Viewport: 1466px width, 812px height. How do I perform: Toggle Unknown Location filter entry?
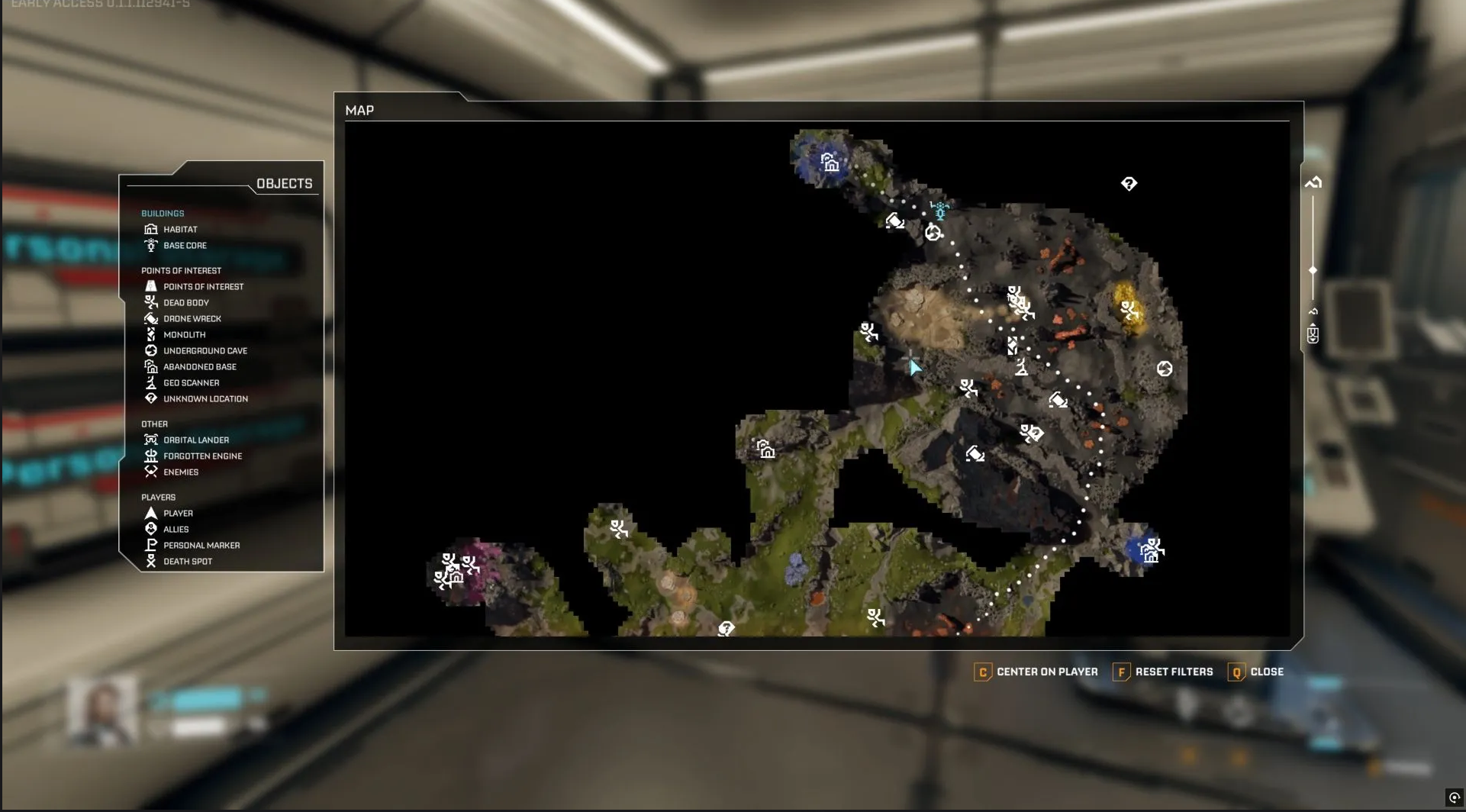[205, 399]
